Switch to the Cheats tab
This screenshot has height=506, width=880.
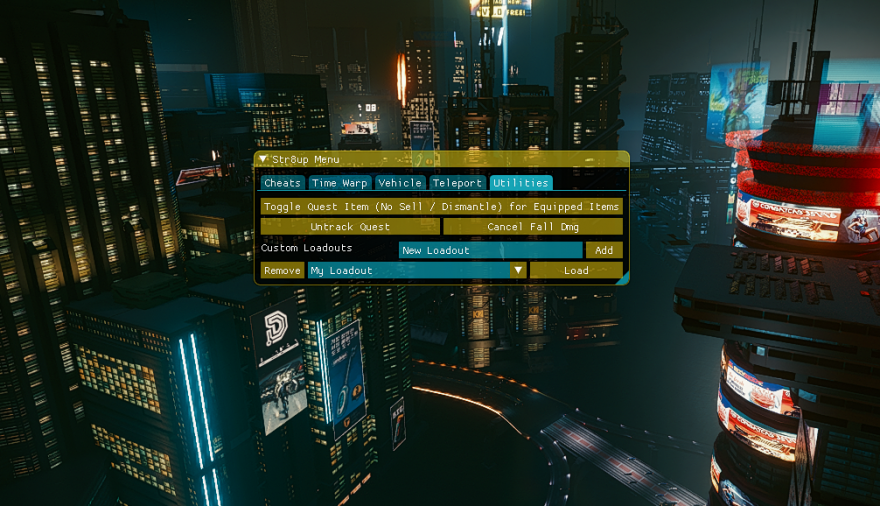point(282,183)
